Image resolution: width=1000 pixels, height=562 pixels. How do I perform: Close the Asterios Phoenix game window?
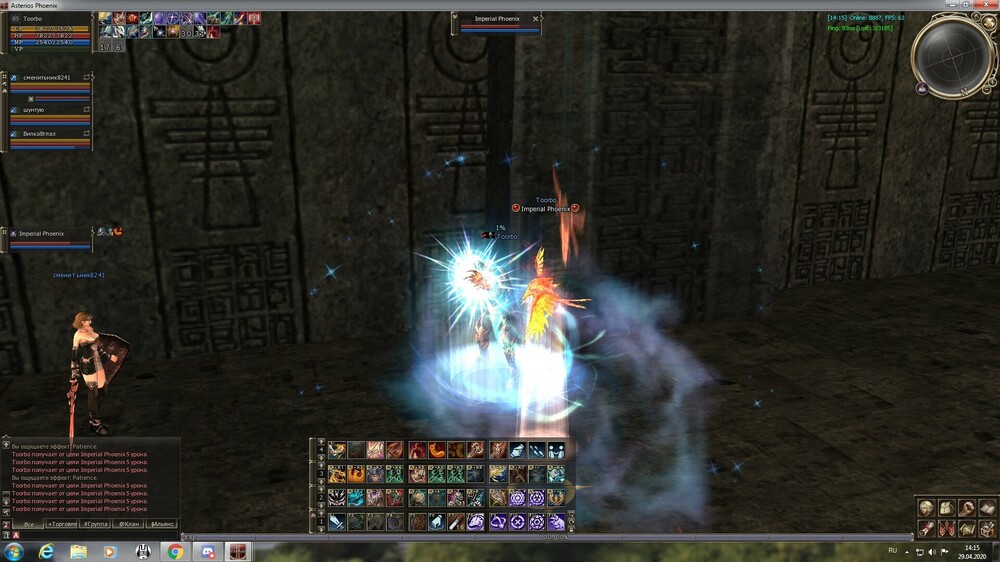coord(984,6)
